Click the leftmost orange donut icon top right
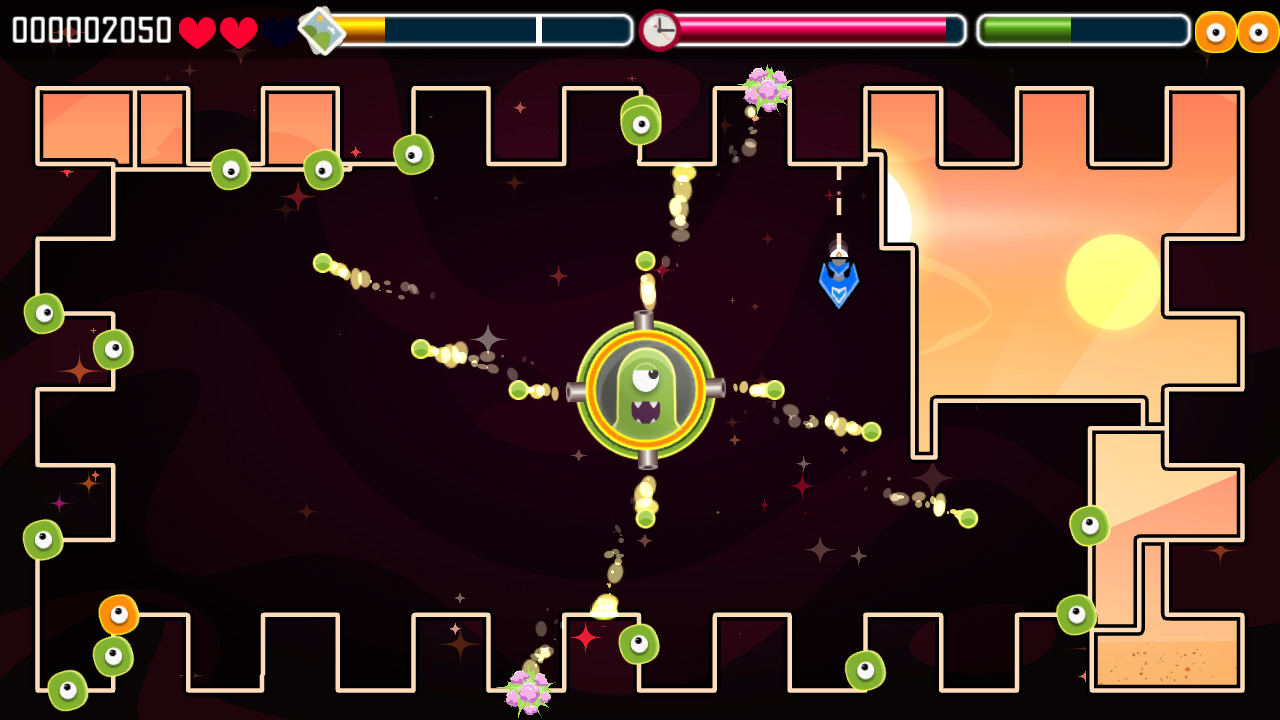 [x=1216, y=30]
